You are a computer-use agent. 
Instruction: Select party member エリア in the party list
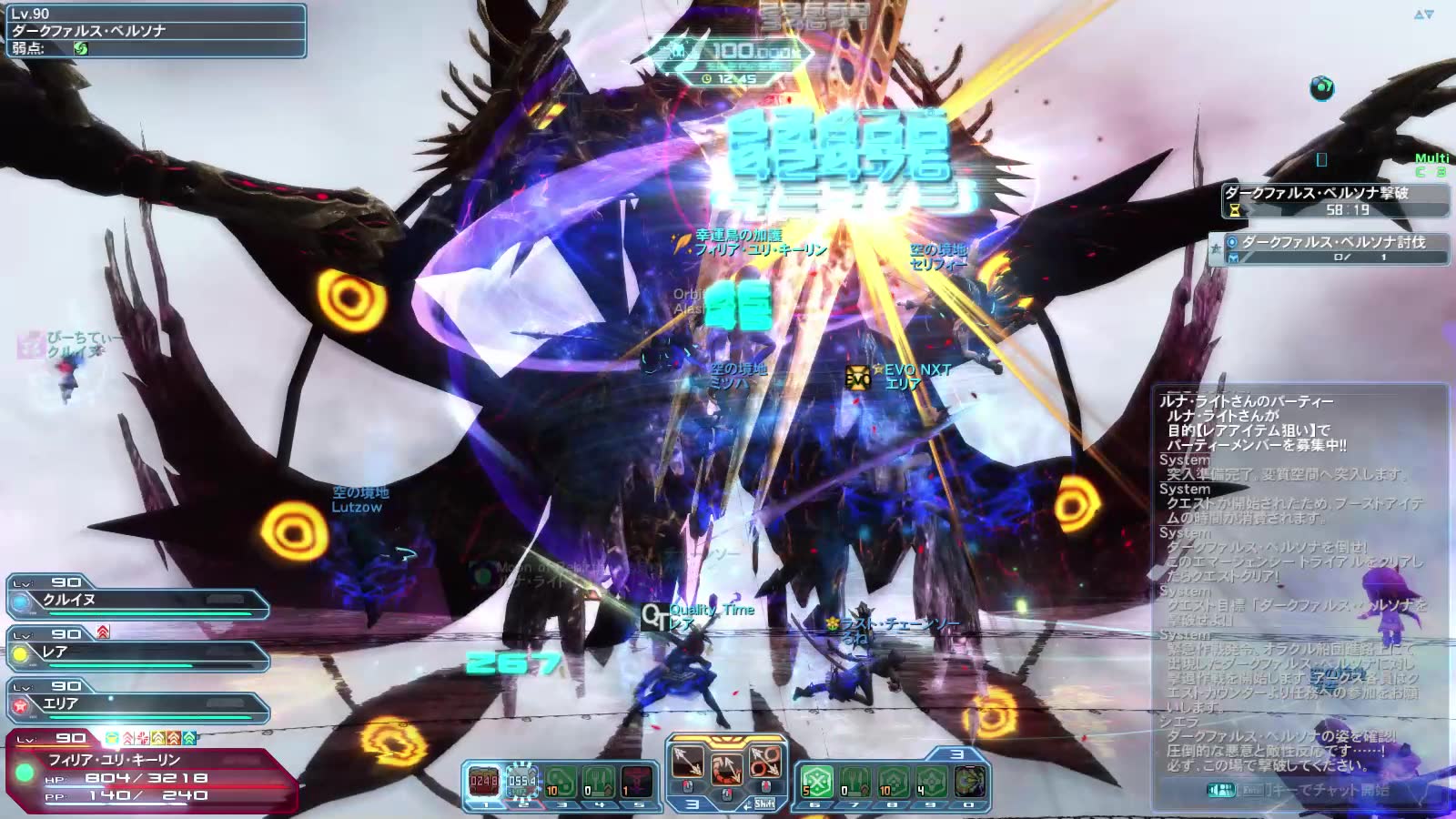pos(136,704)
